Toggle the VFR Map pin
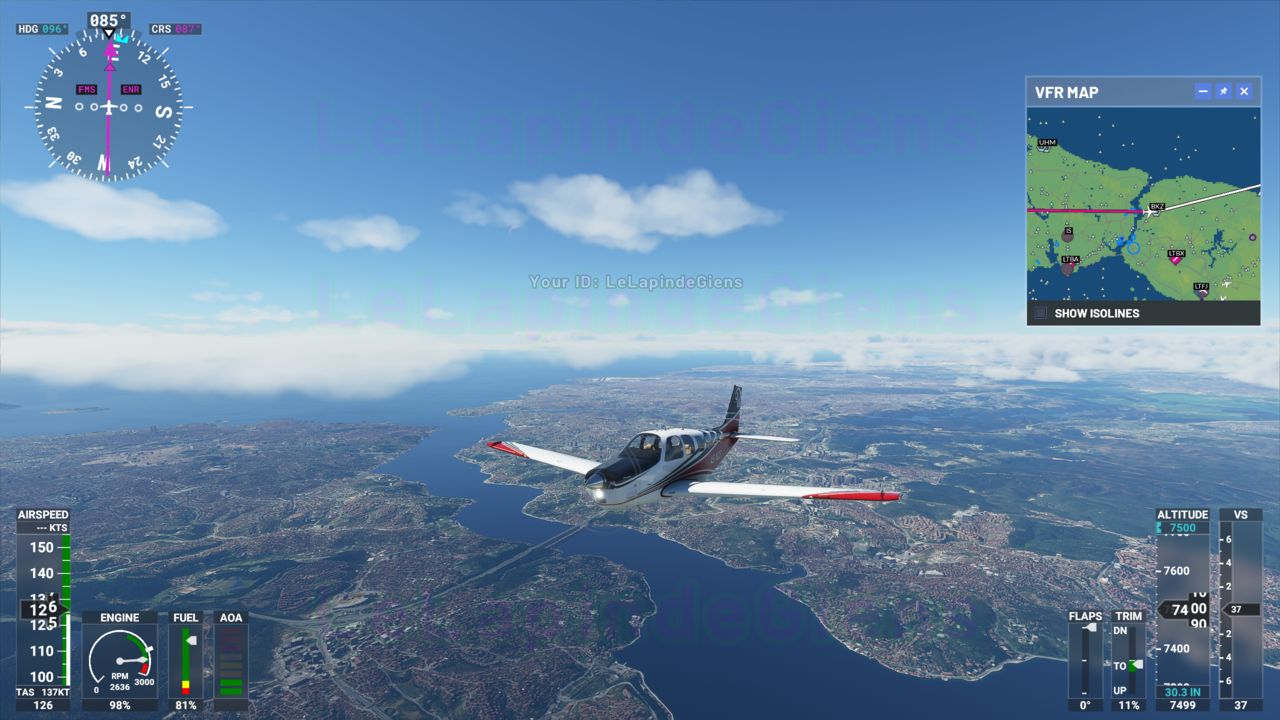Screen dimensions: 1280x720 [x=1221, y=91]
